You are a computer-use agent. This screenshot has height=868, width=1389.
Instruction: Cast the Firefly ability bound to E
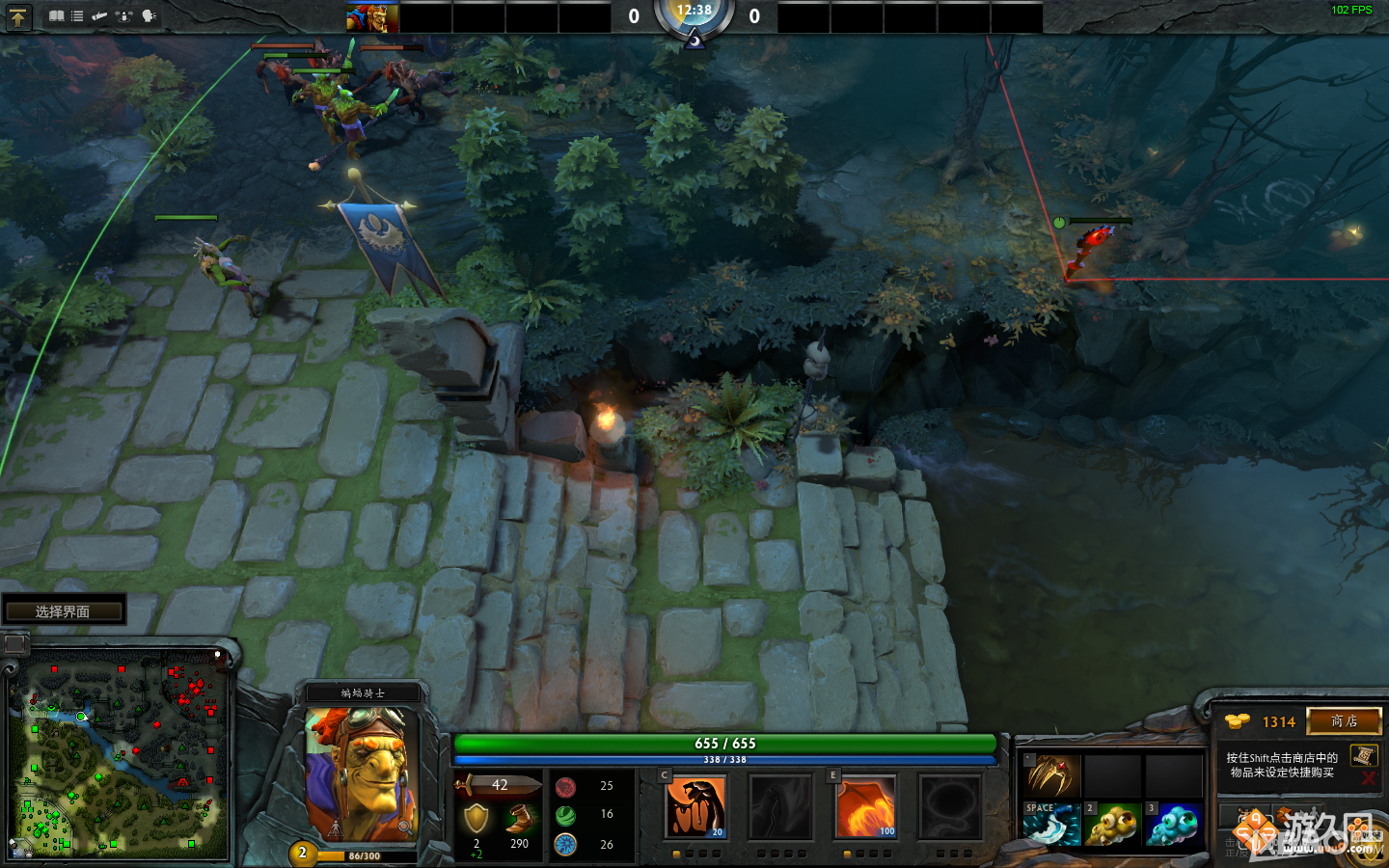866,805
